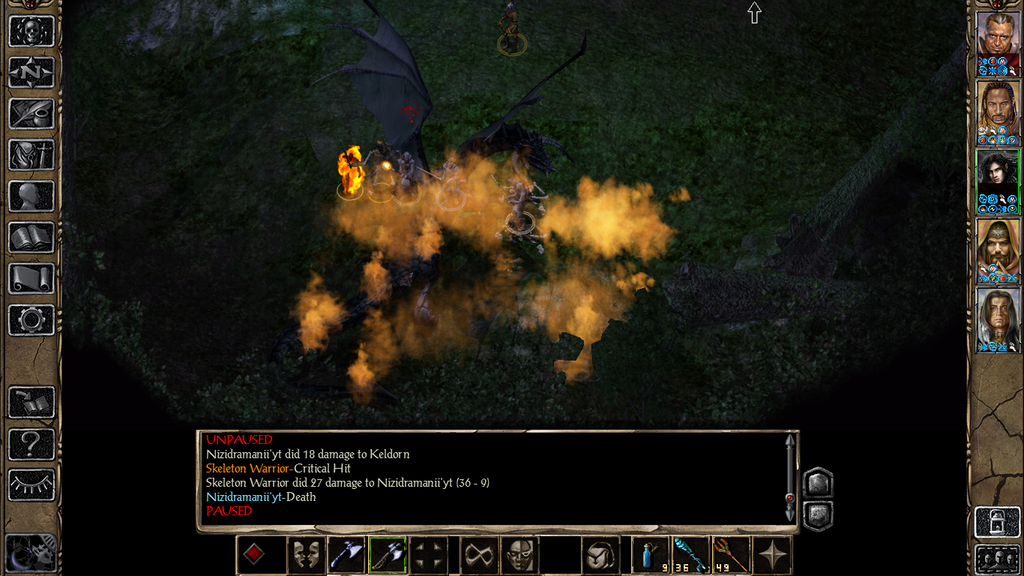Open the priest scroll button
The width and height of the screenshot is (1024, 576).
(31, 278)
